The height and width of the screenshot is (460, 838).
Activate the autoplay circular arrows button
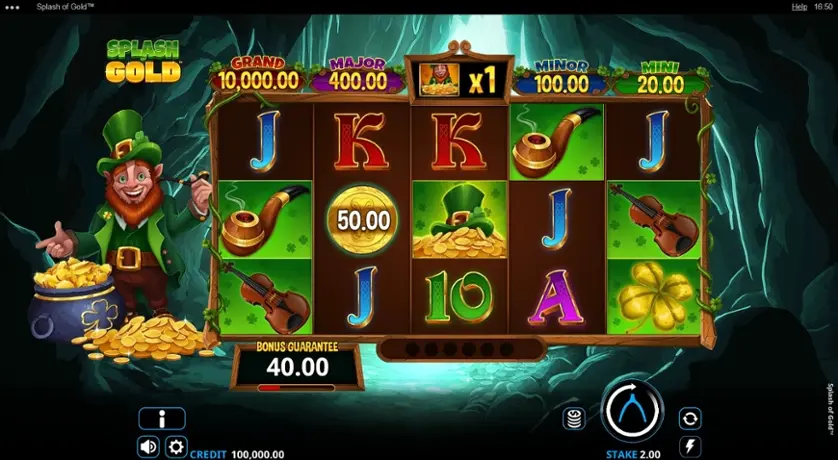[689, 418]
